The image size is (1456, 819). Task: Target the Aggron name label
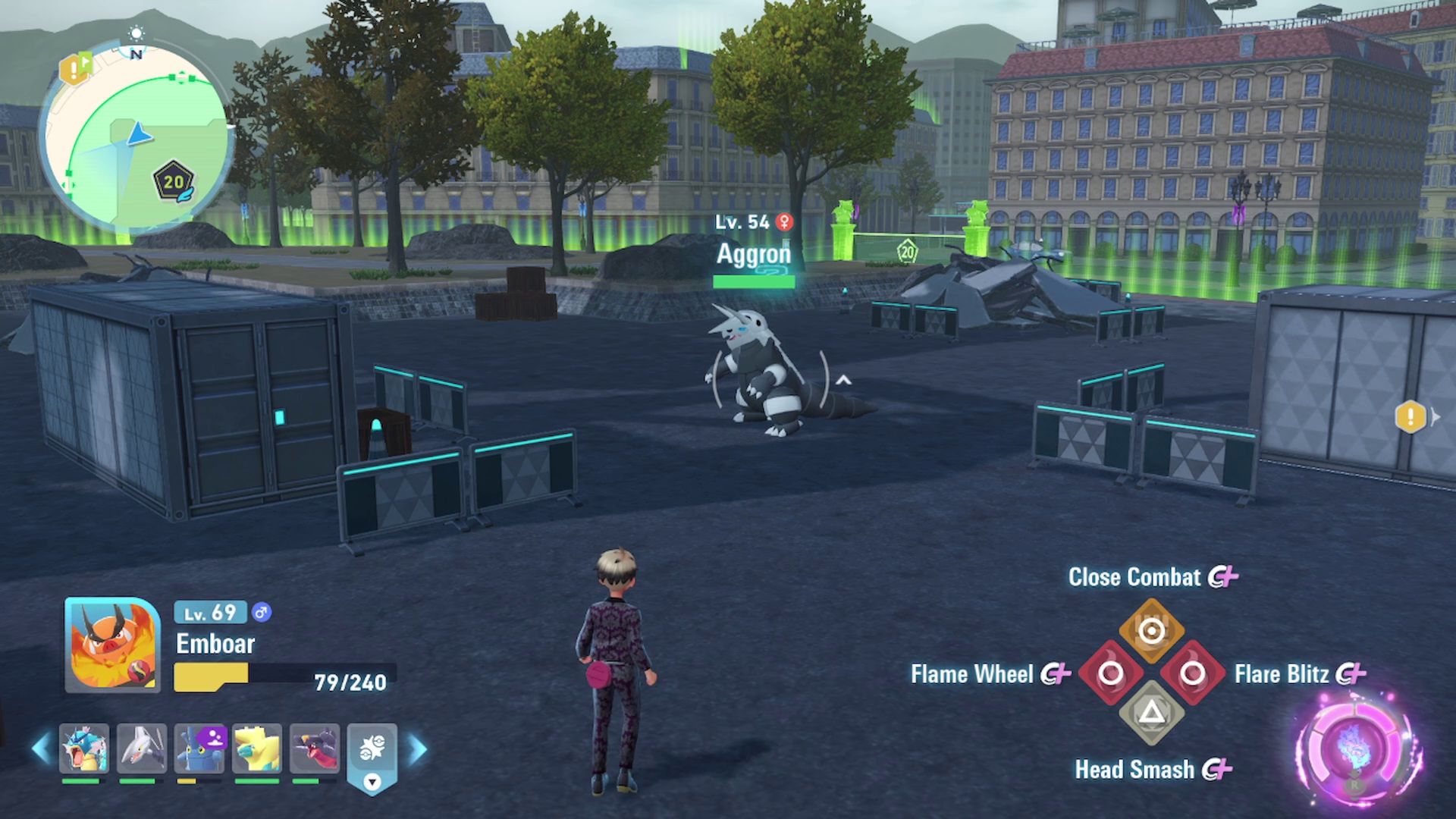[x=753, y=254]
